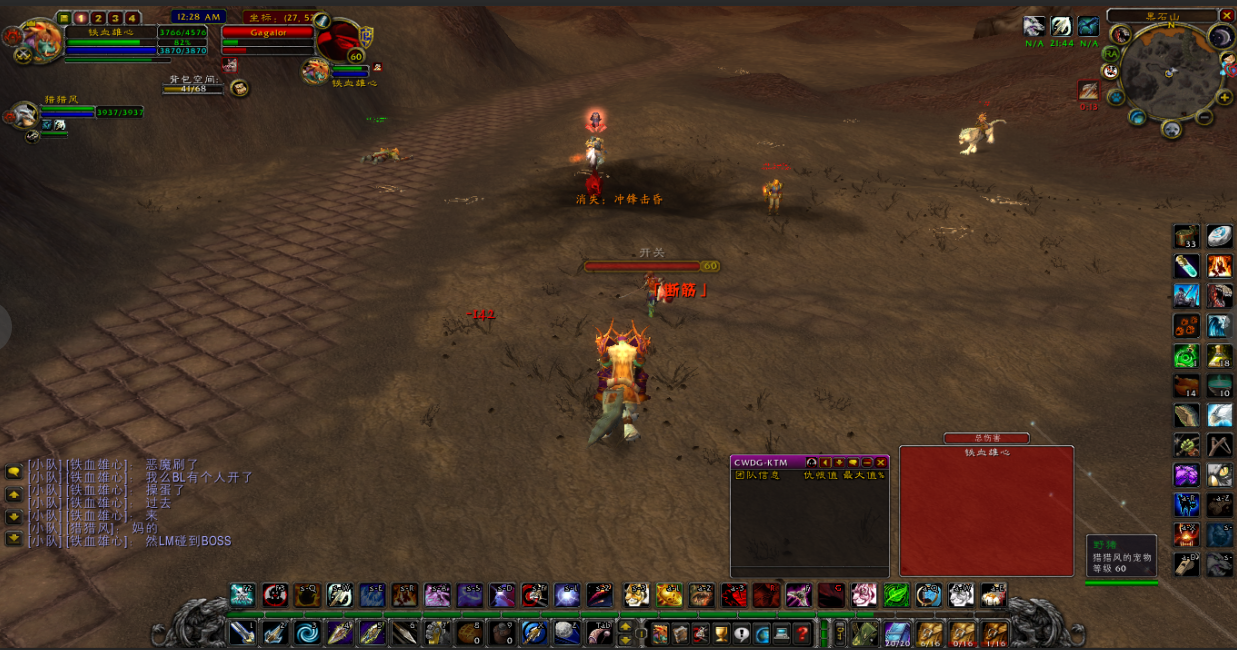Click the white wolf buff icon
Viewport: 1237px width, 650px height.
click(1034, 27)
